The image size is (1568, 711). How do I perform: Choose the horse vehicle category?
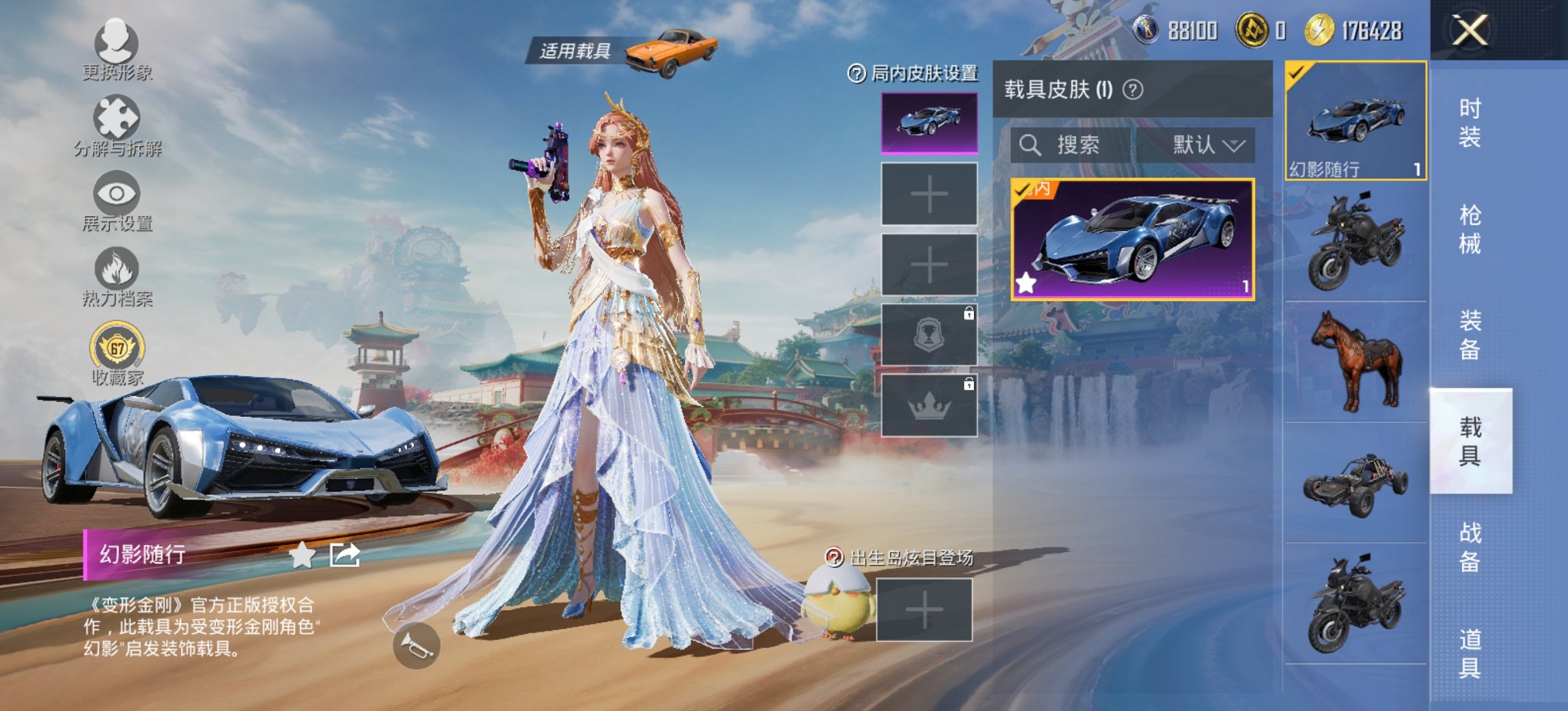1356,361
